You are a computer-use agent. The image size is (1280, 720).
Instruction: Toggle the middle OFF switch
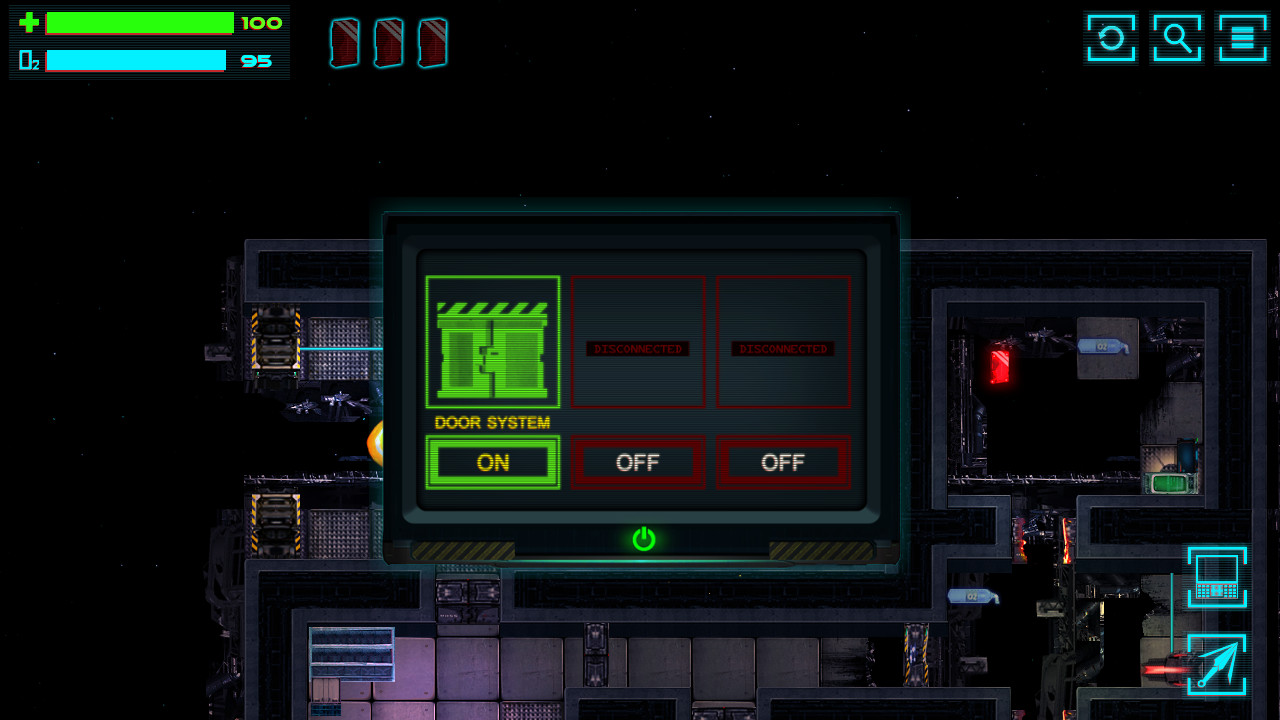pyautogui.click(x=638, y=462)
